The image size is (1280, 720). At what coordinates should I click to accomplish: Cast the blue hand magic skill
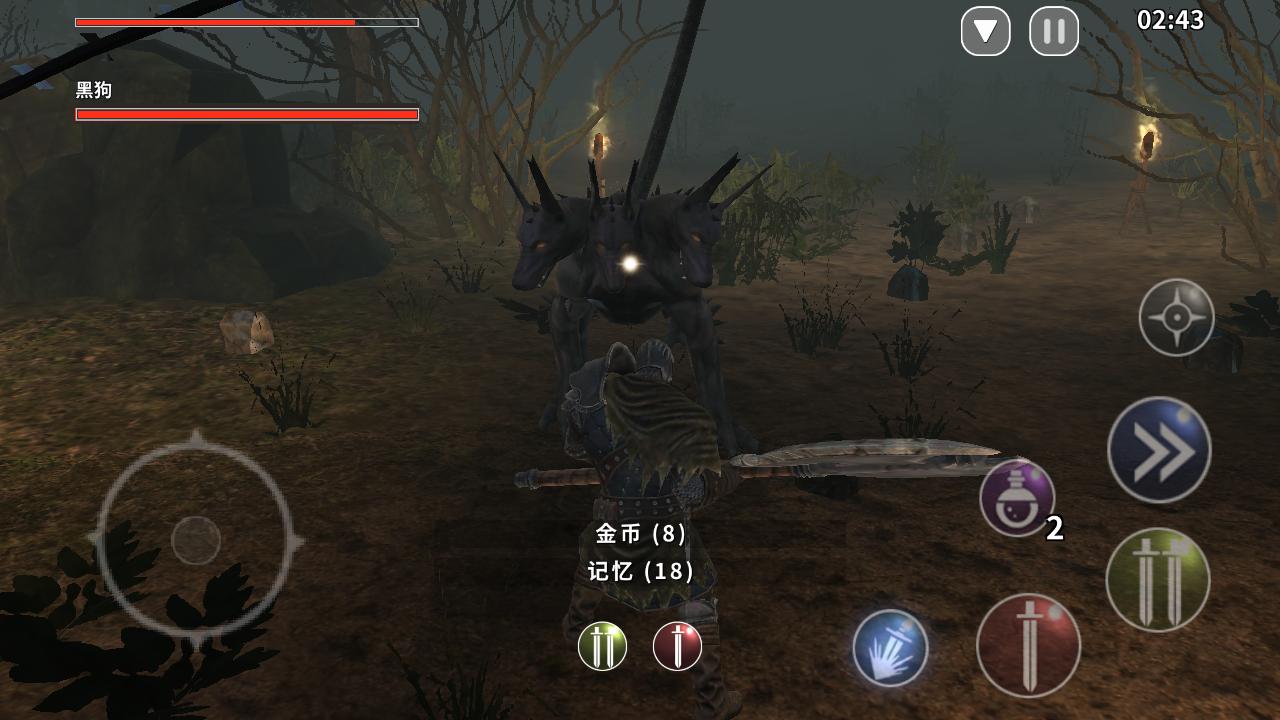pos(890,647)
